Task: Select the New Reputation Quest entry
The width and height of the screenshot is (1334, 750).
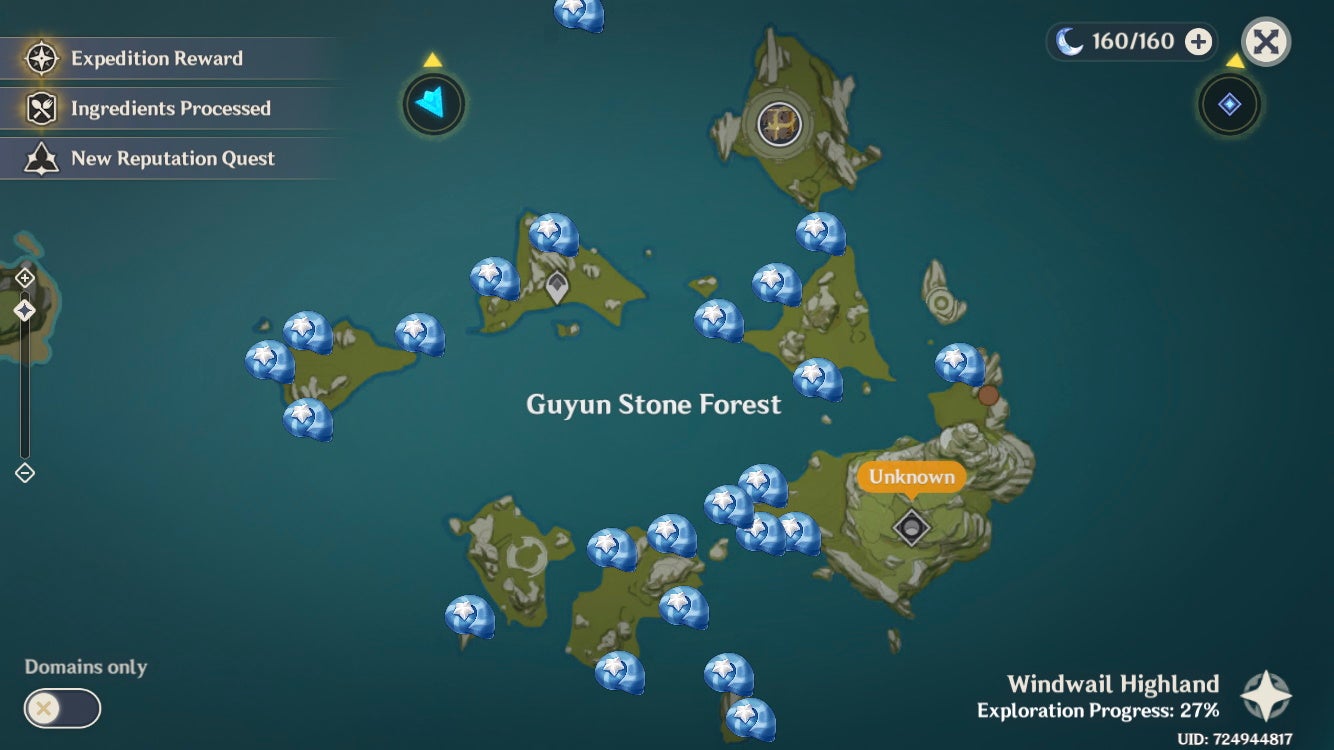Action: point(171,158)
